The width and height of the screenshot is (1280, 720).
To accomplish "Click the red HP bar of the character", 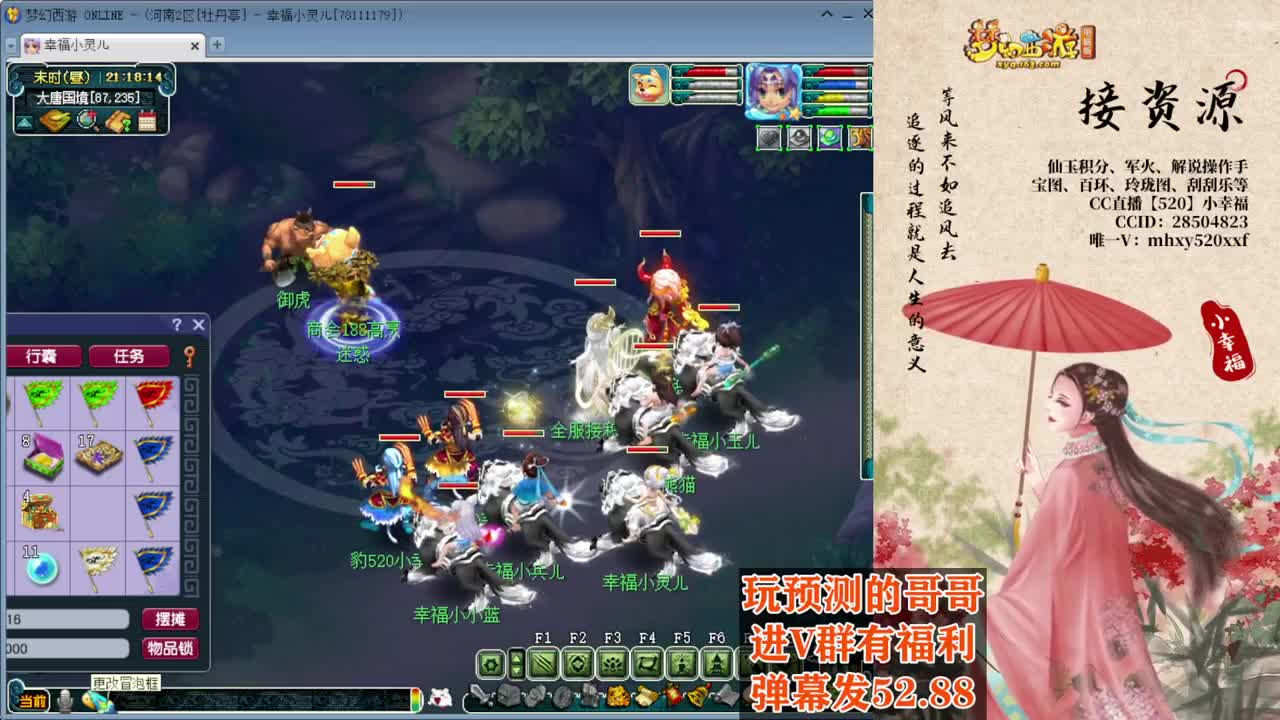I will 840,70.
